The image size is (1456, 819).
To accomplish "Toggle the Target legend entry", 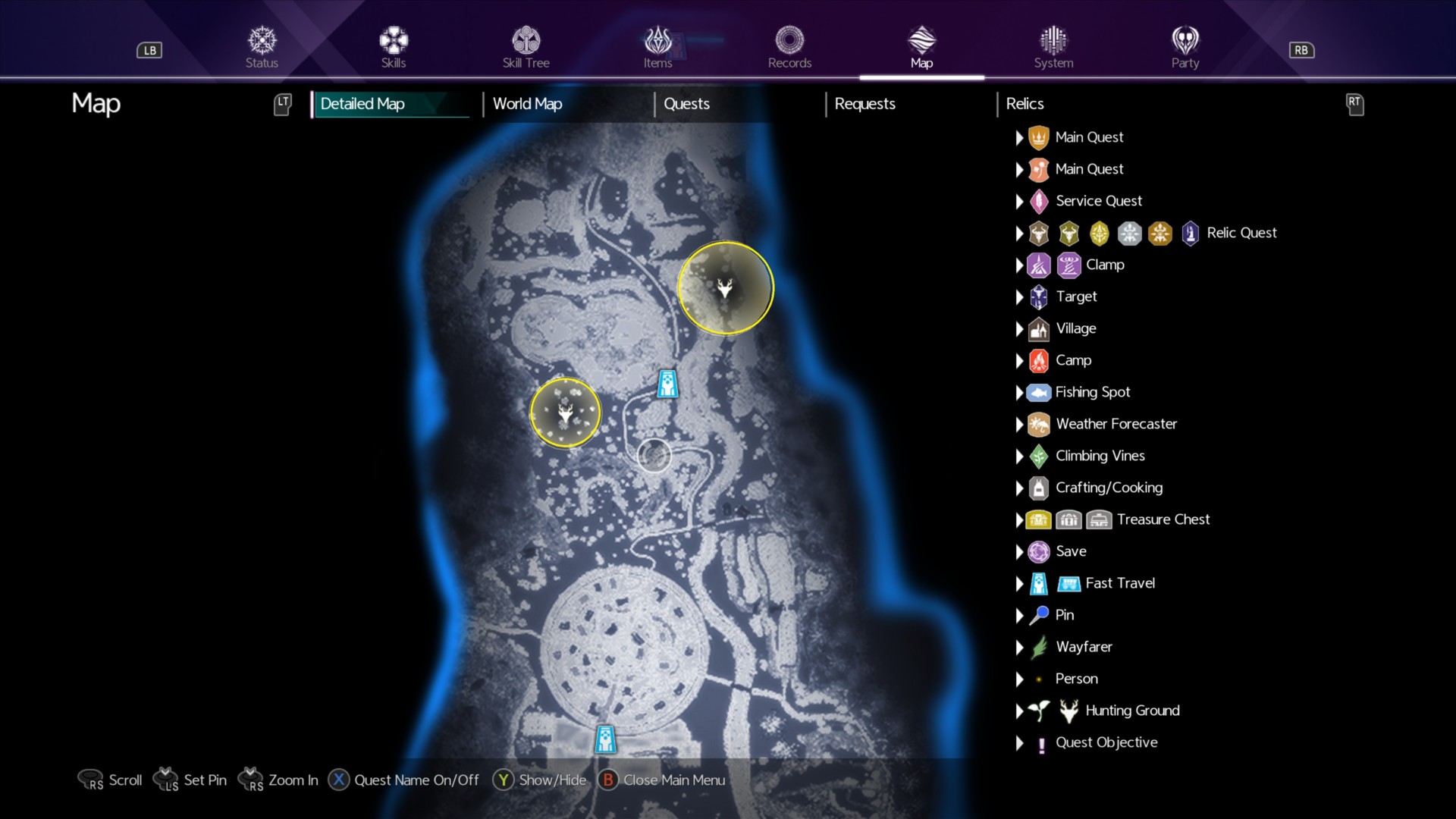I will (1038, 297).
